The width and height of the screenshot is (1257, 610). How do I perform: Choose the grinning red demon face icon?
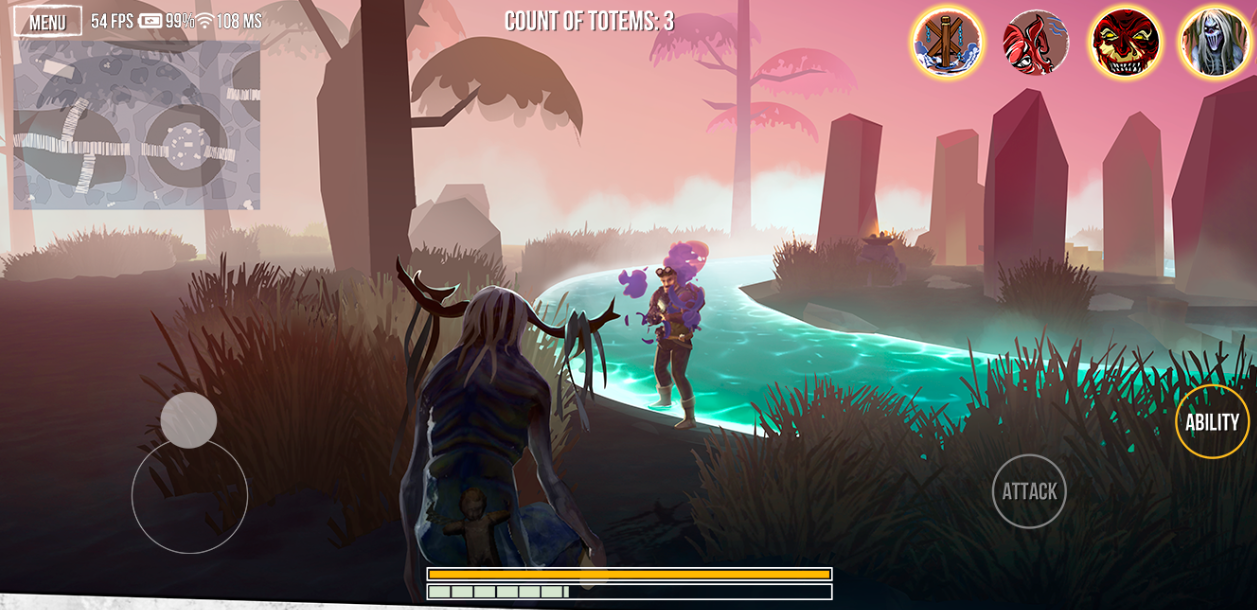point(1125,42)
